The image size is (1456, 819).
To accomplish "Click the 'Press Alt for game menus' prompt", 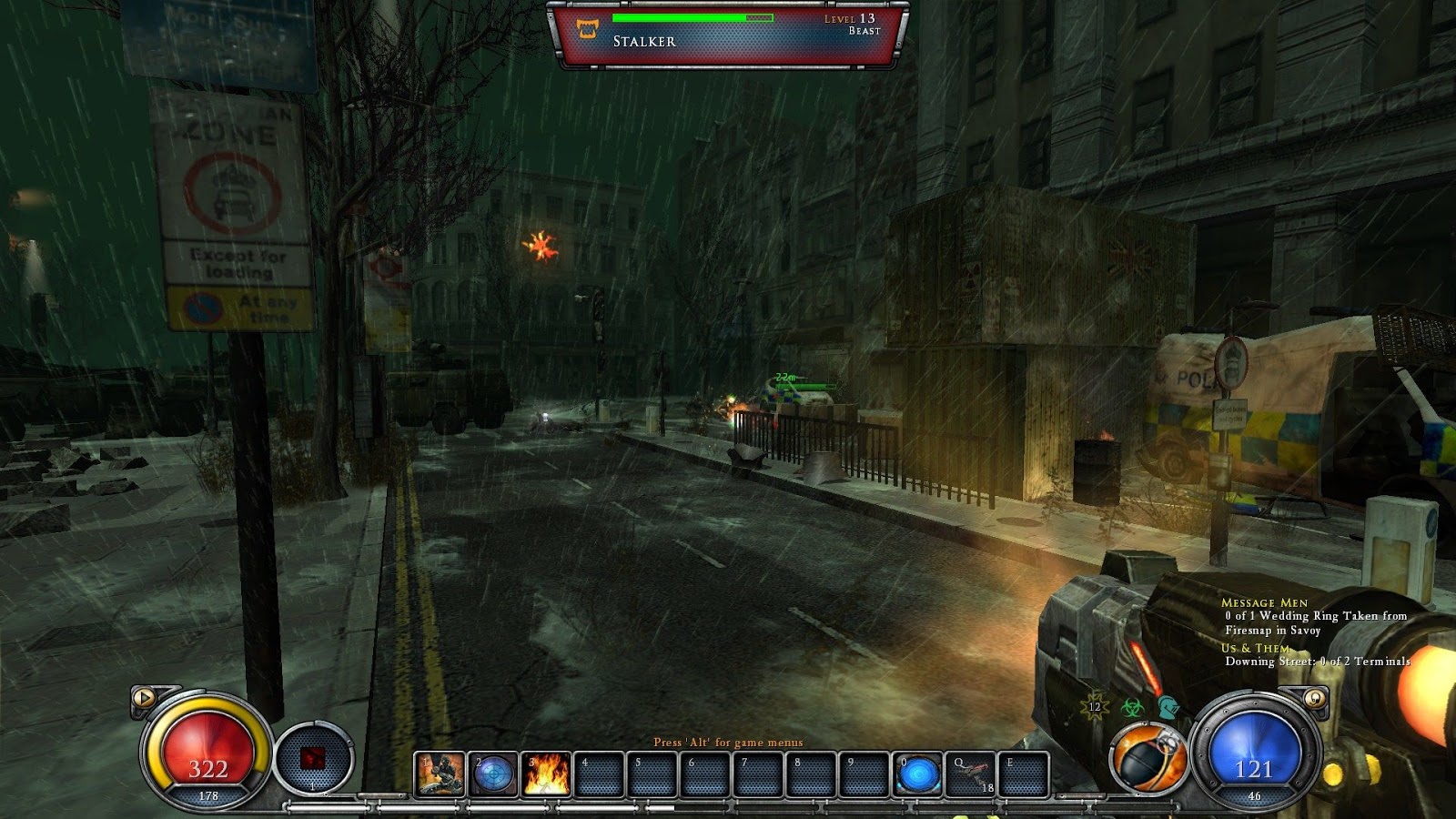I will point(731,742).
